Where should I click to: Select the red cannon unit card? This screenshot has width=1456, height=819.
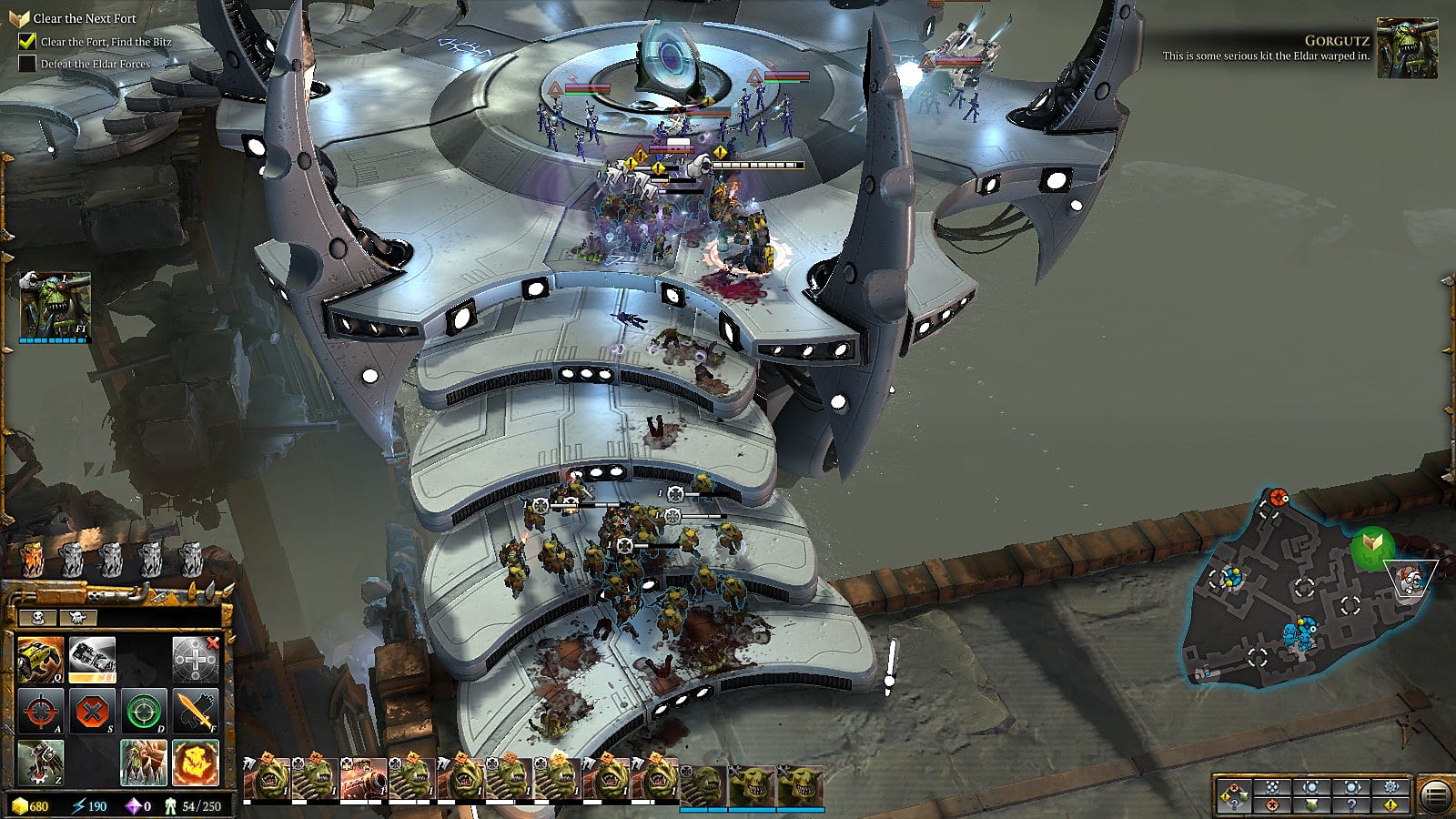363,780
